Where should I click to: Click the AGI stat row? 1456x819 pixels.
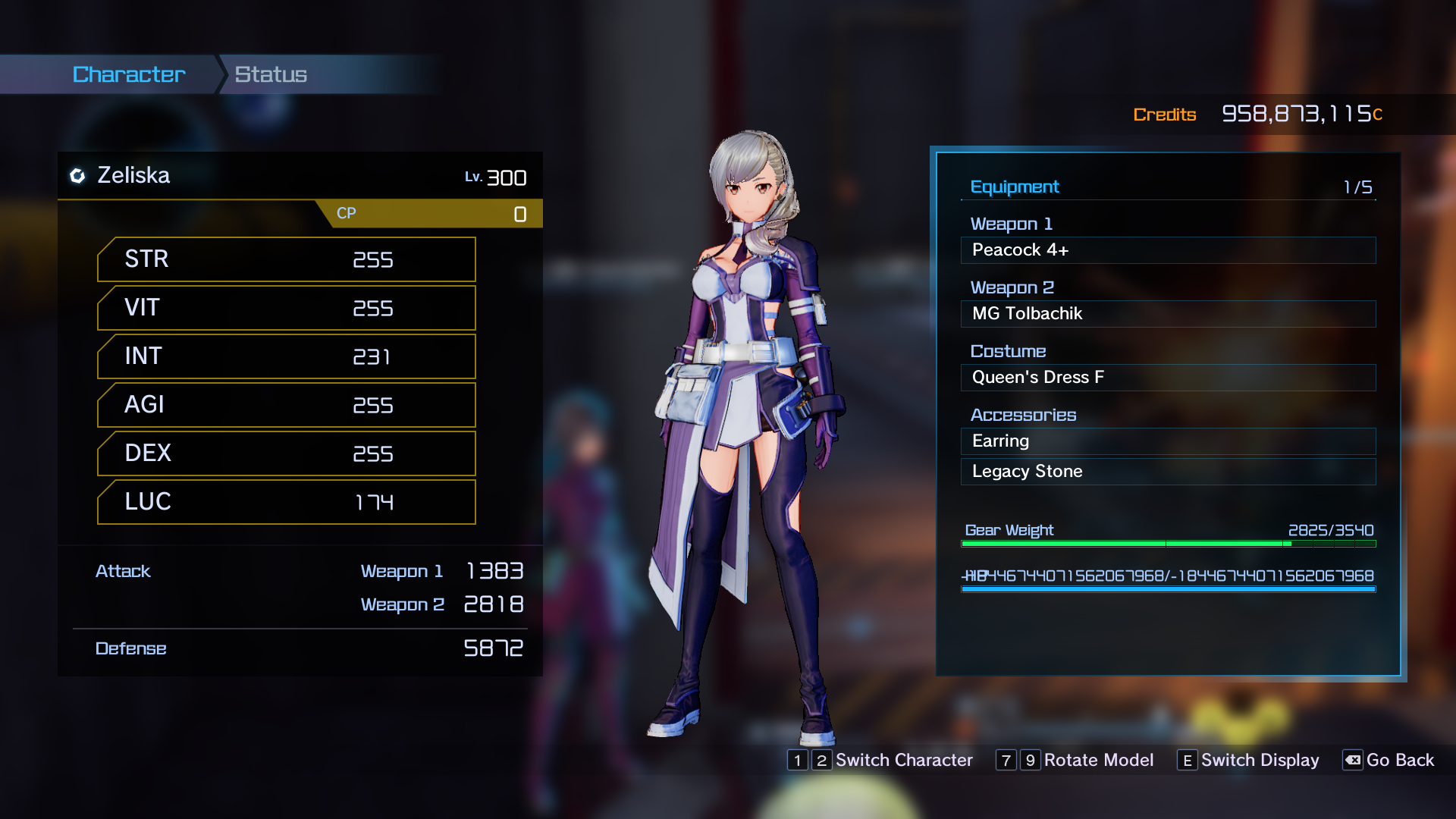(287, 405)
